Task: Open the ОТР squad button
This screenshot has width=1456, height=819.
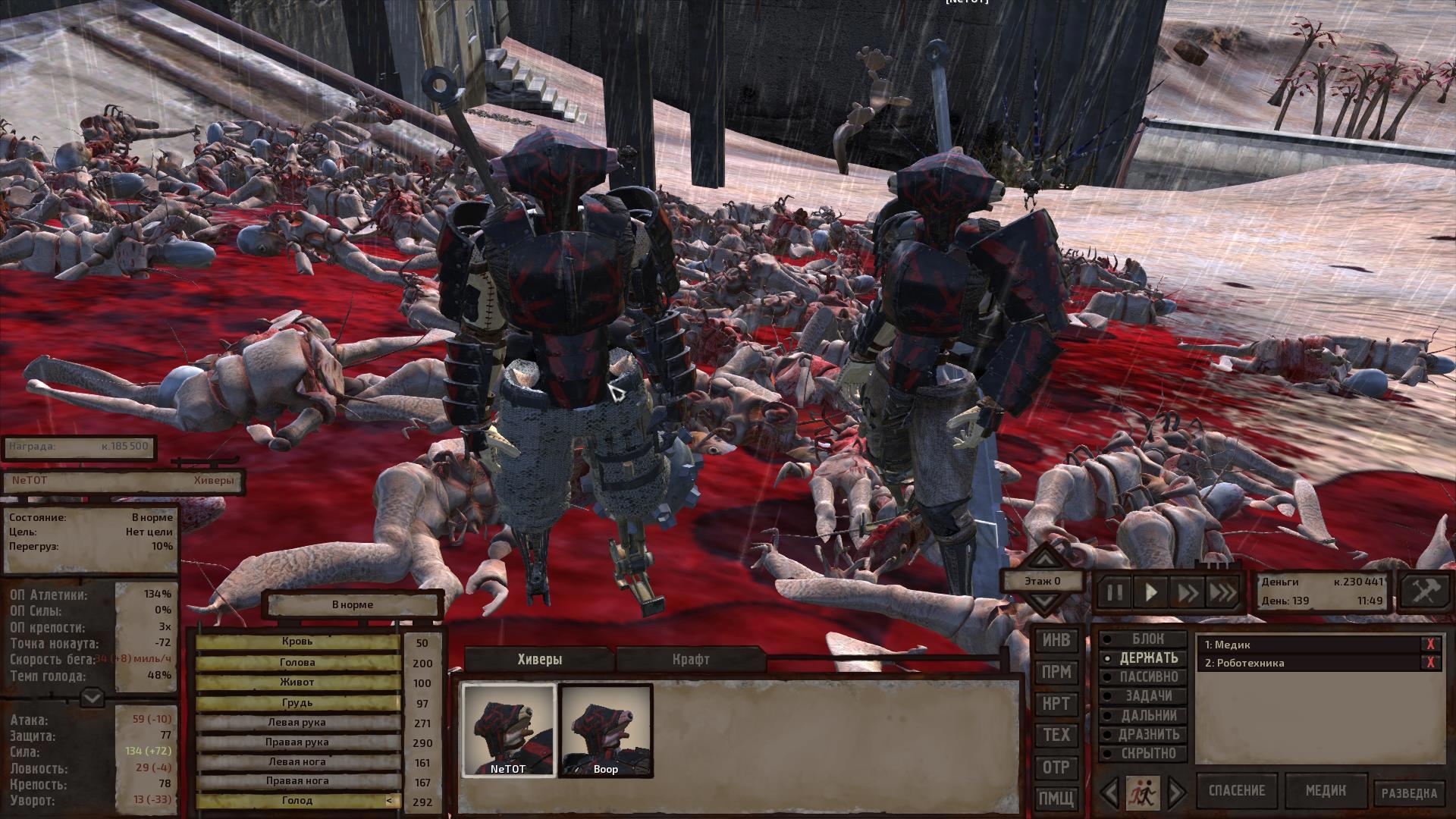Action: click(1056, 767)
